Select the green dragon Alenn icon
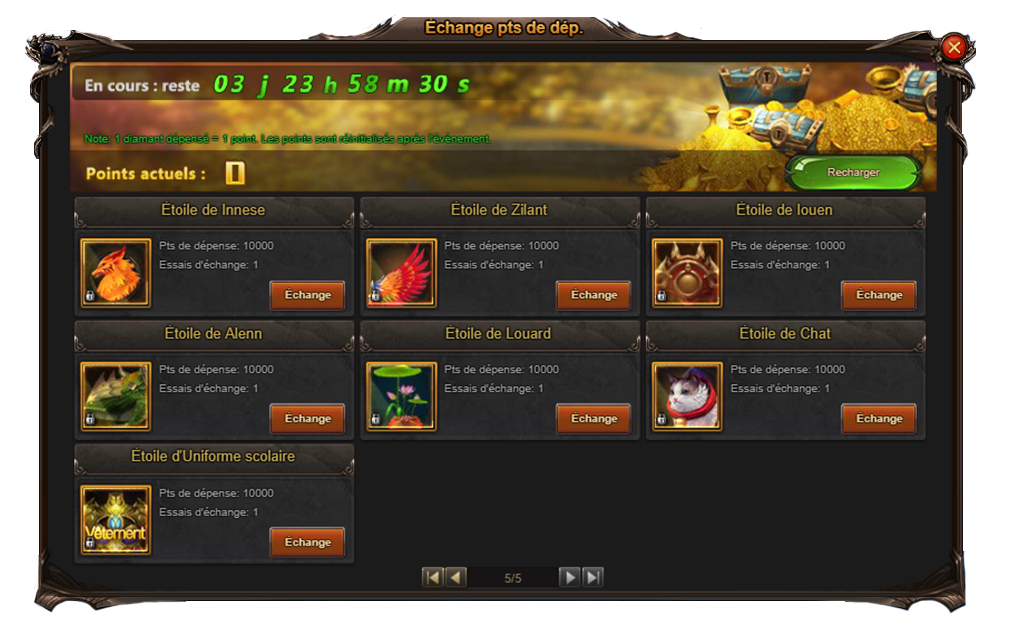This screenshot has height=630, width=1018. coord(116,397)
